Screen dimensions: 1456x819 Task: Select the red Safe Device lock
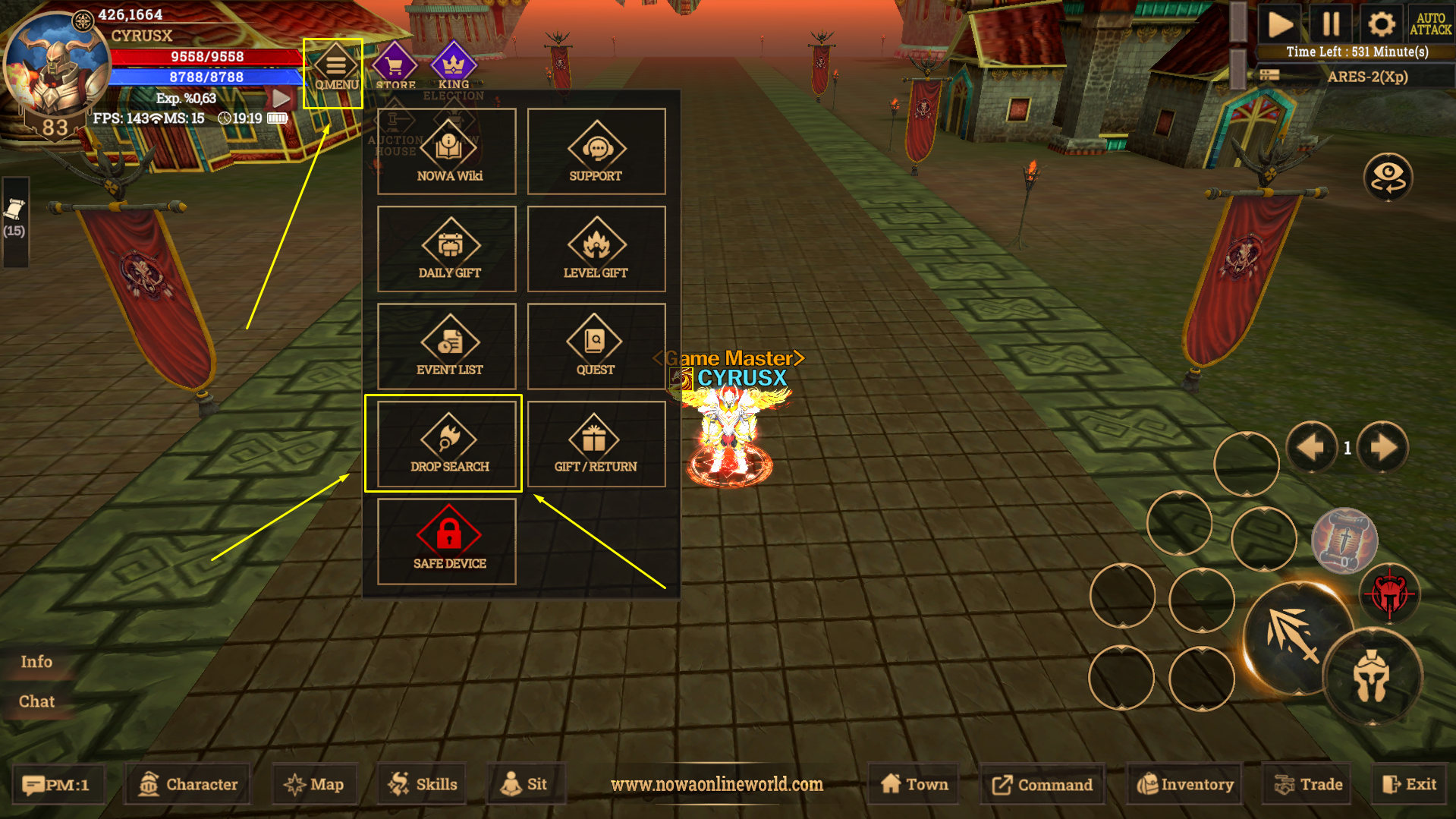click(447, 540)
